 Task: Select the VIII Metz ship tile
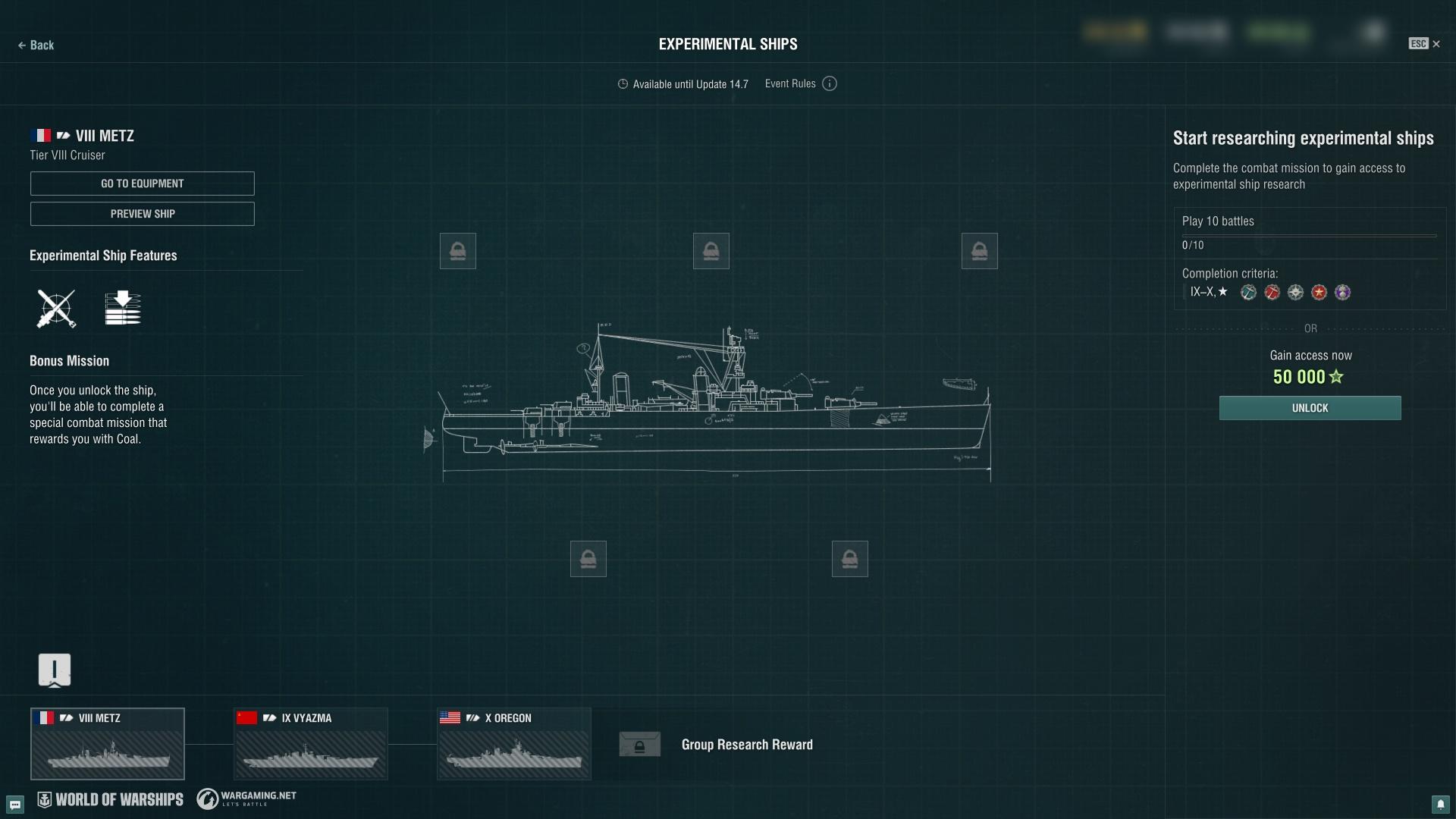[x=108, y=744]
